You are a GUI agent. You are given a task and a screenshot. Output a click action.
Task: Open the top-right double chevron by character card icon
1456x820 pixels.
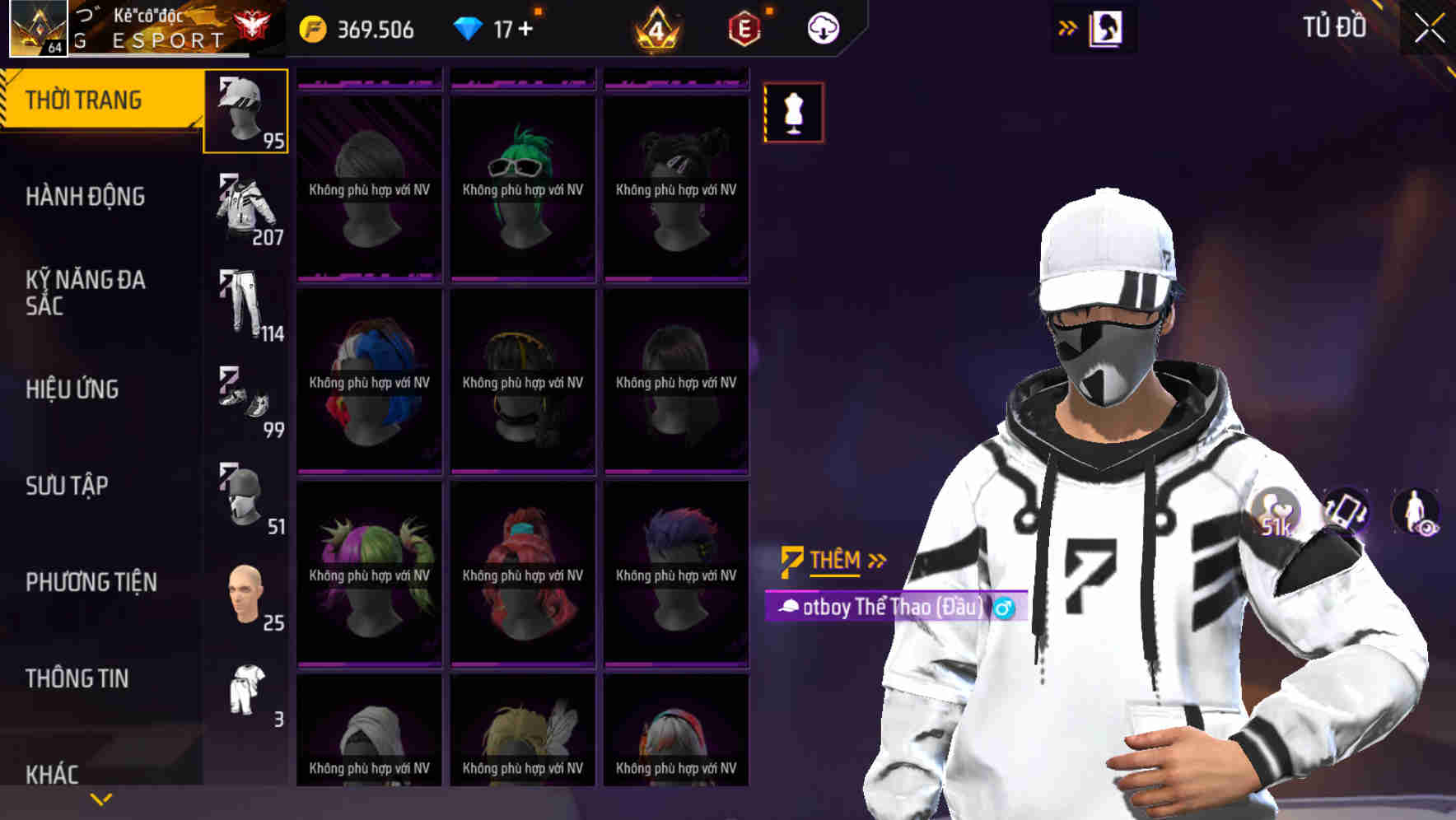pos(1068,27)
